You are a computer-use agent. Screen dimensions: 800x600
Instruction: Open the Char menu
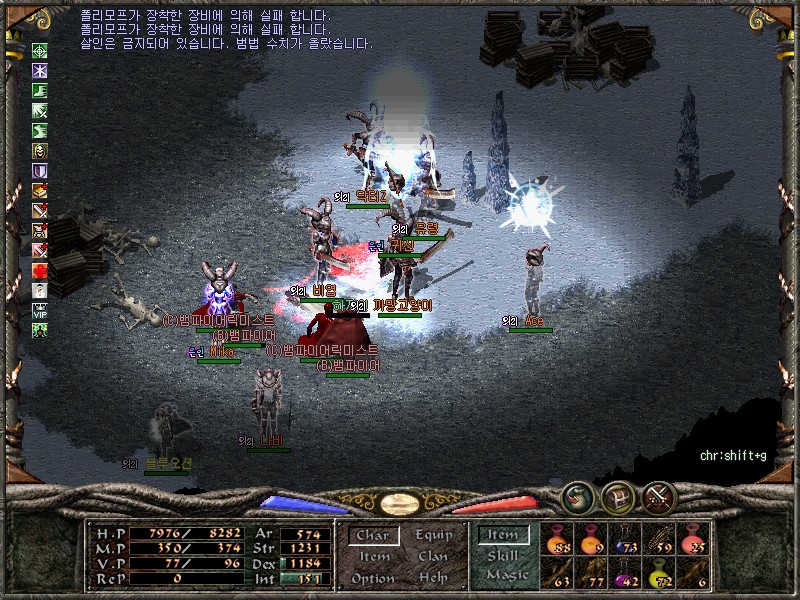(373, 535)
